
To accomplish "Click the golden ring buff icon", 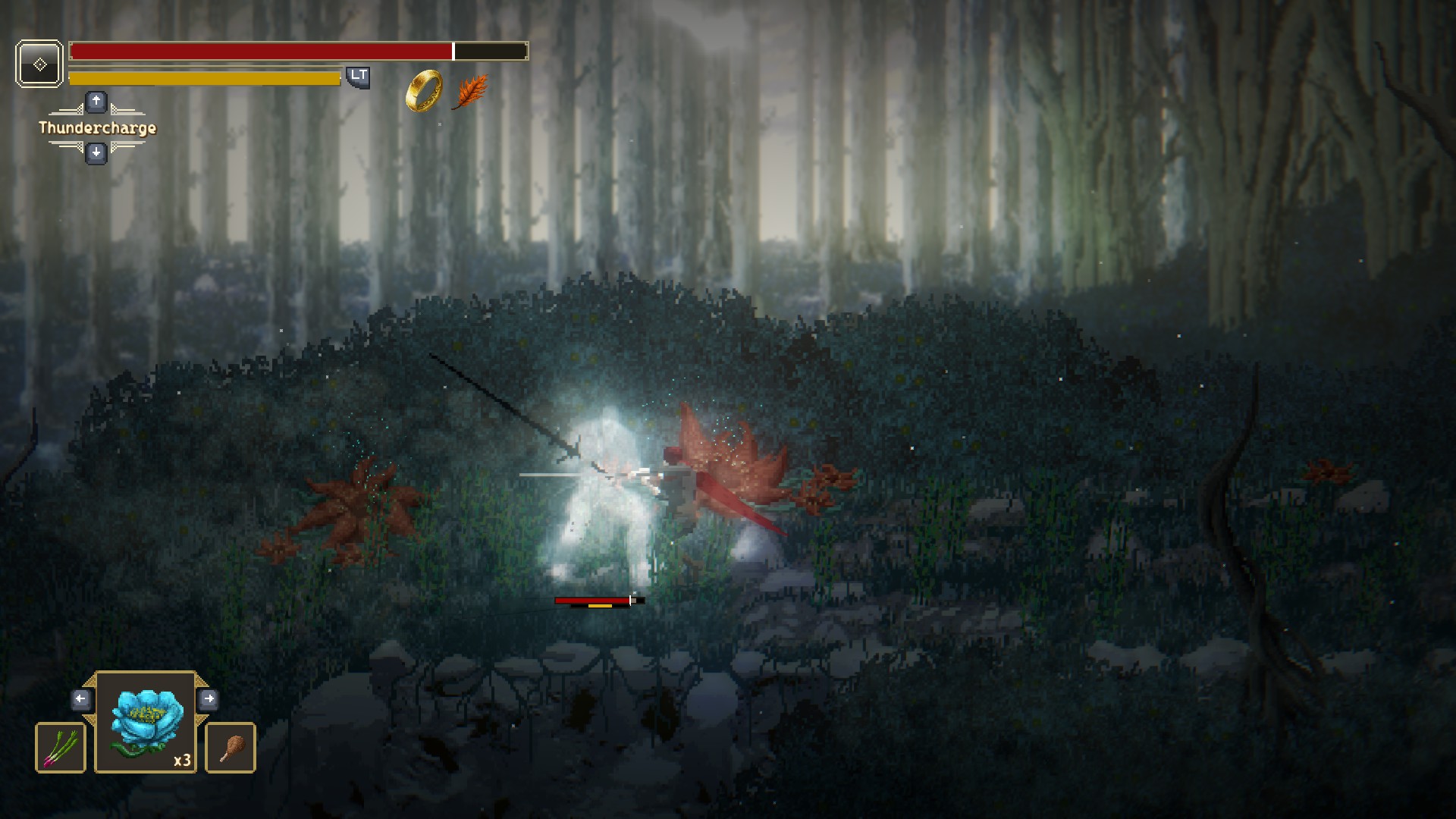I will coord(424,91).
